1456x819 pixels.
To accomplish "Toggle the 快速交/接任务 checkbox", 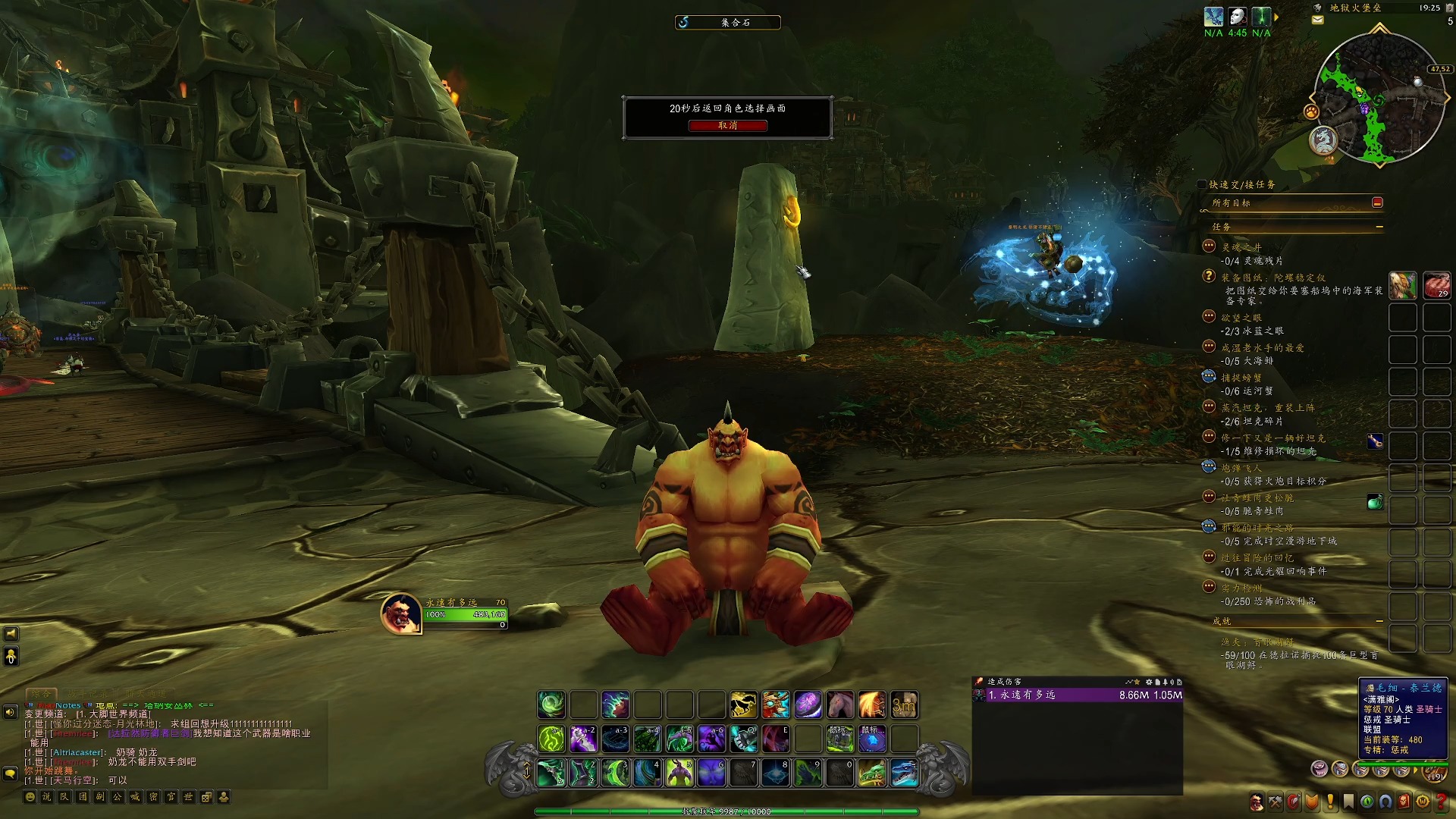I will click(1202, 184).
